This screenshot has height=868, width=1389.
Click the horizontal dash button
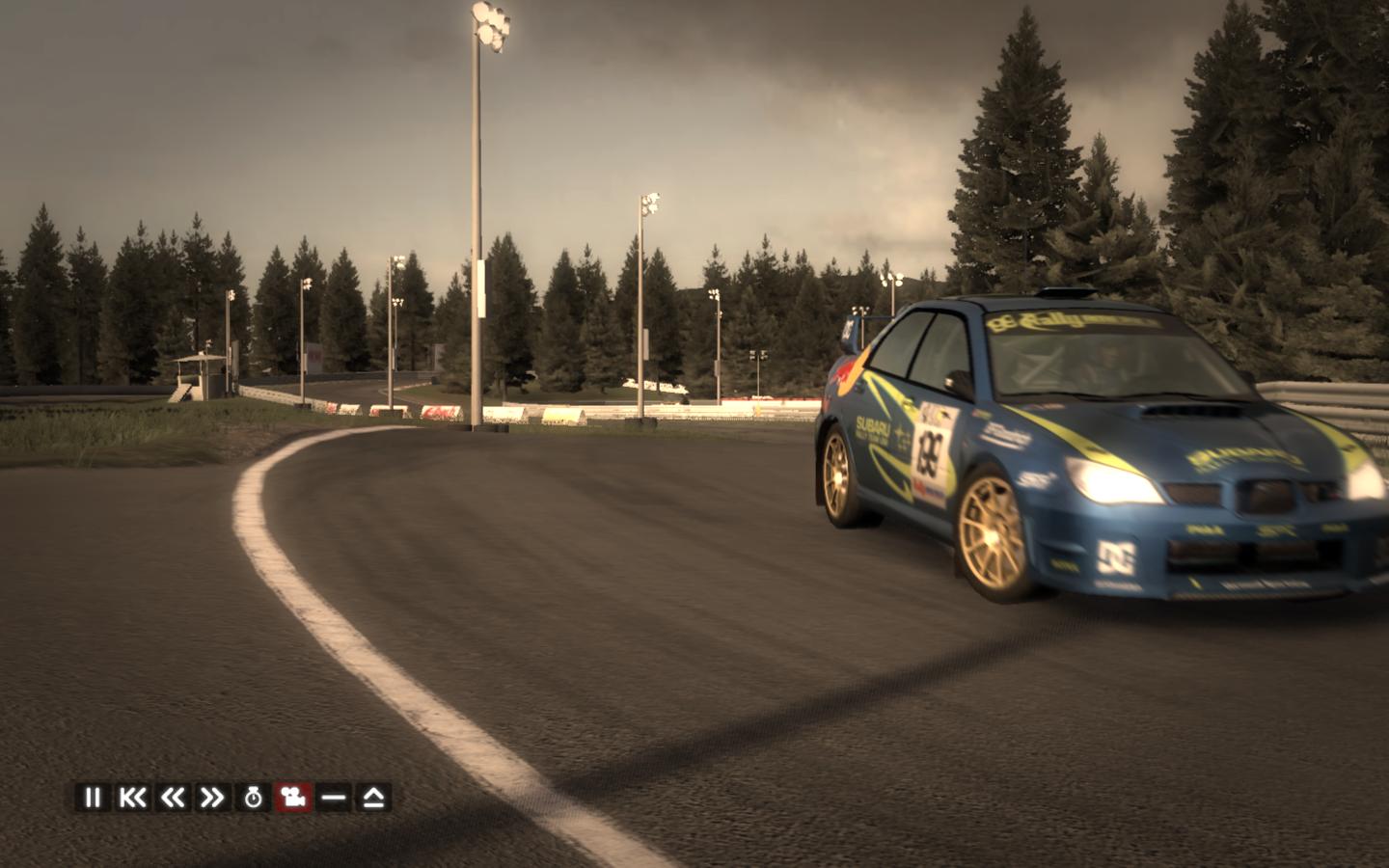pyautogui.click(x=334, y=798)
